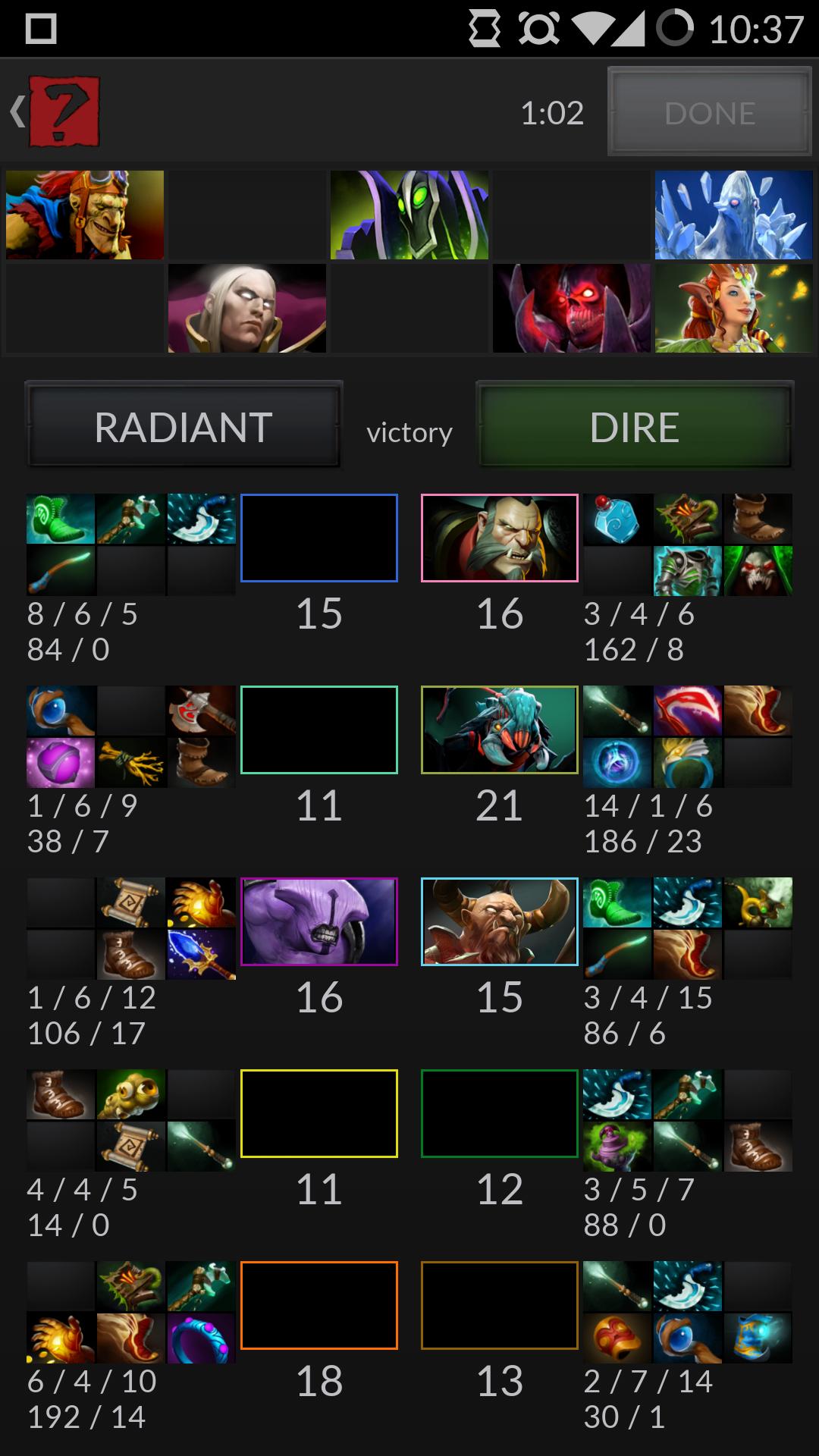
Task: Choose RADIANT as the winning team
Action: coord(184,427)
